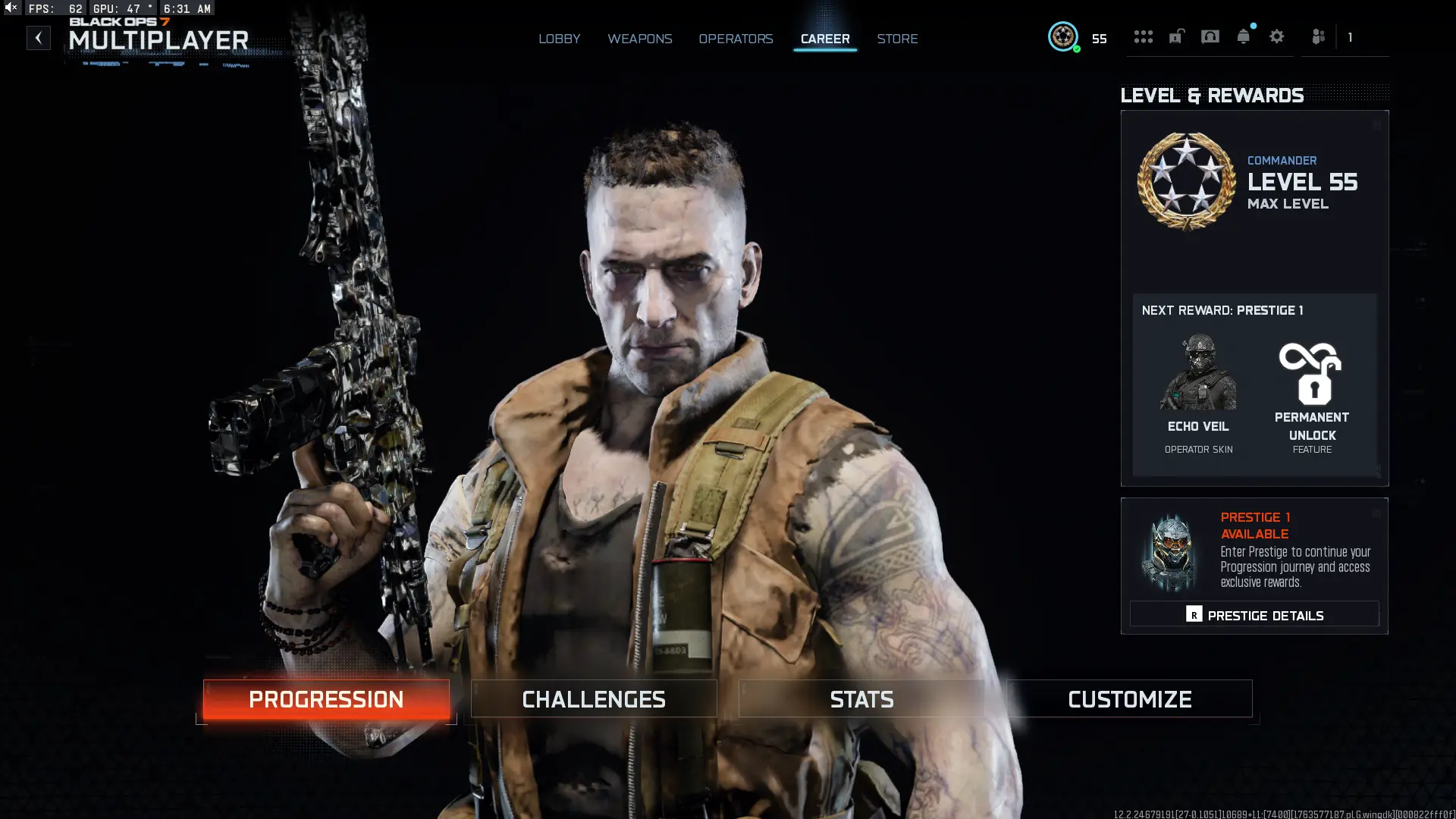Open Prestige Details
Viewport: 1456px width, 819px height.
tap(1255, 614)
